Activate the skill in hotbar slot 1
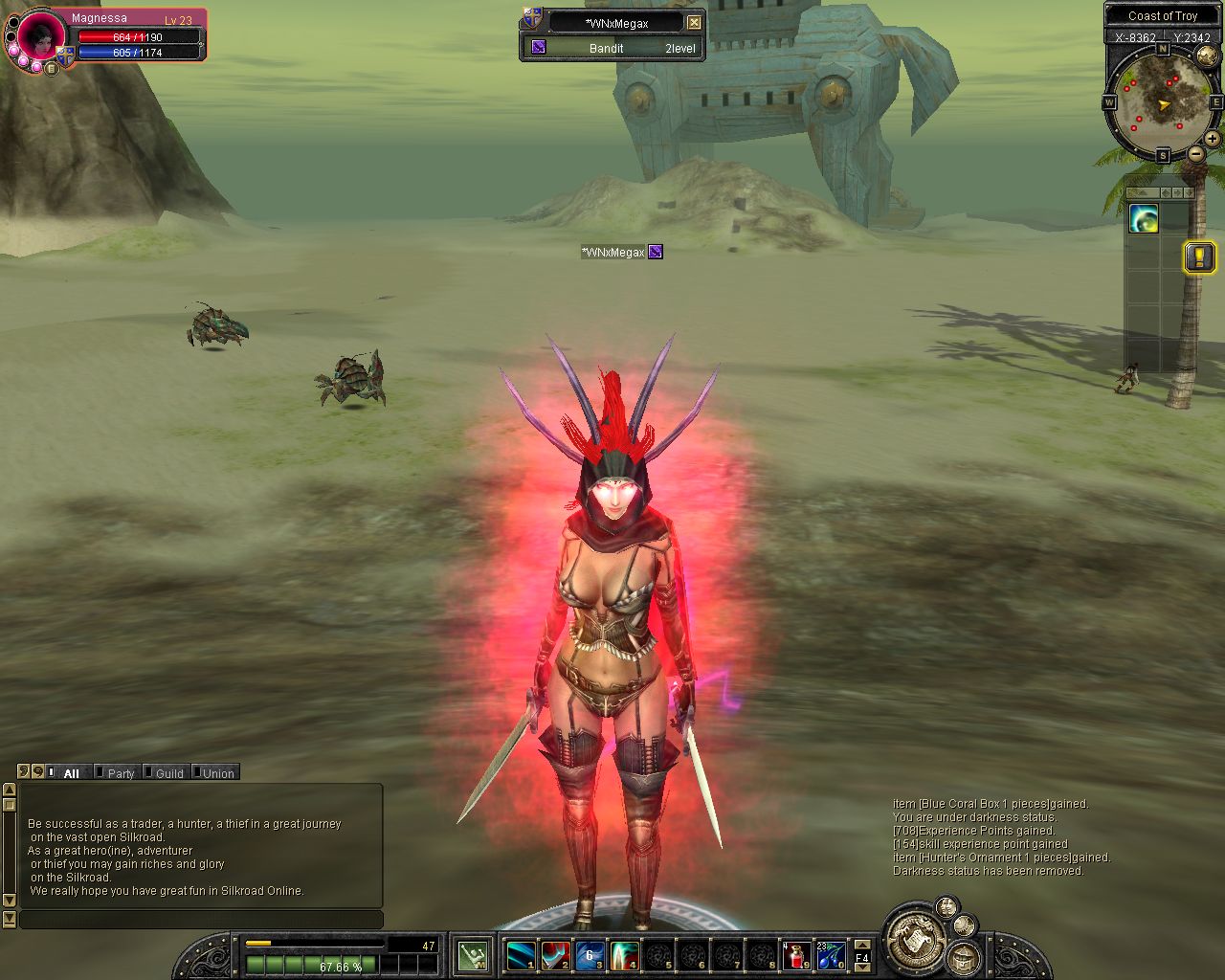This screenshot has width=1225, height=980. point(522,955)
